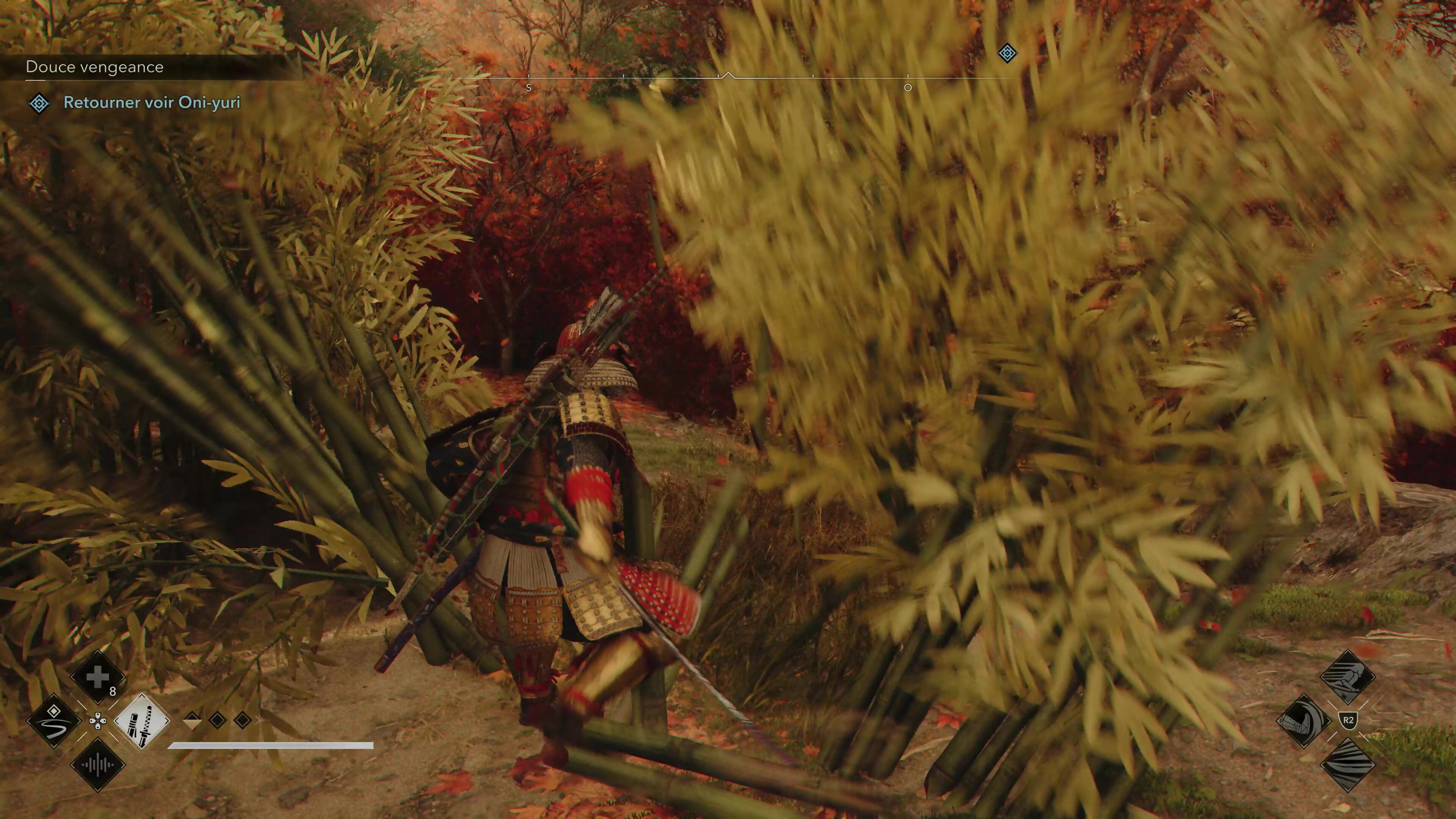The height and width of the screenshot is (819, 1456).
Task: Trigger the sweeping slash ability icon
Action: coord(1348,765)
